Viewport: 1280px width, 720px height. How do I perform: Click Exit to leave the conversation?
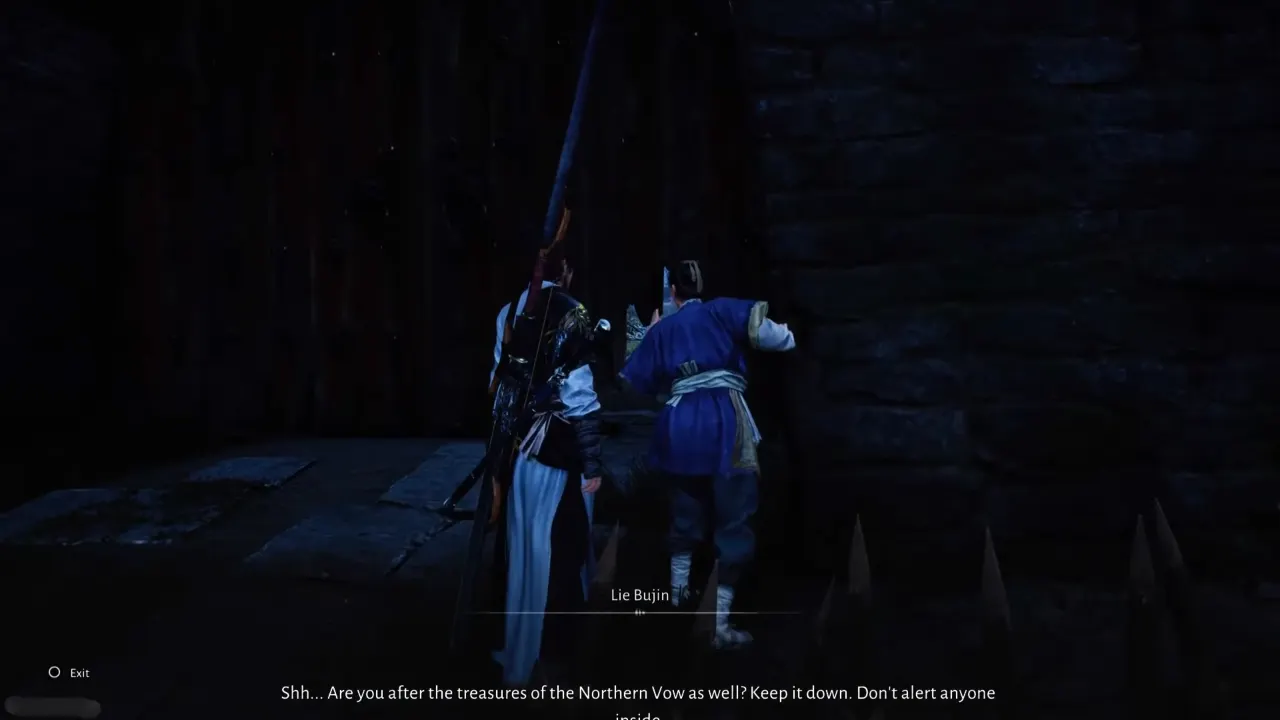coord(79,672)
